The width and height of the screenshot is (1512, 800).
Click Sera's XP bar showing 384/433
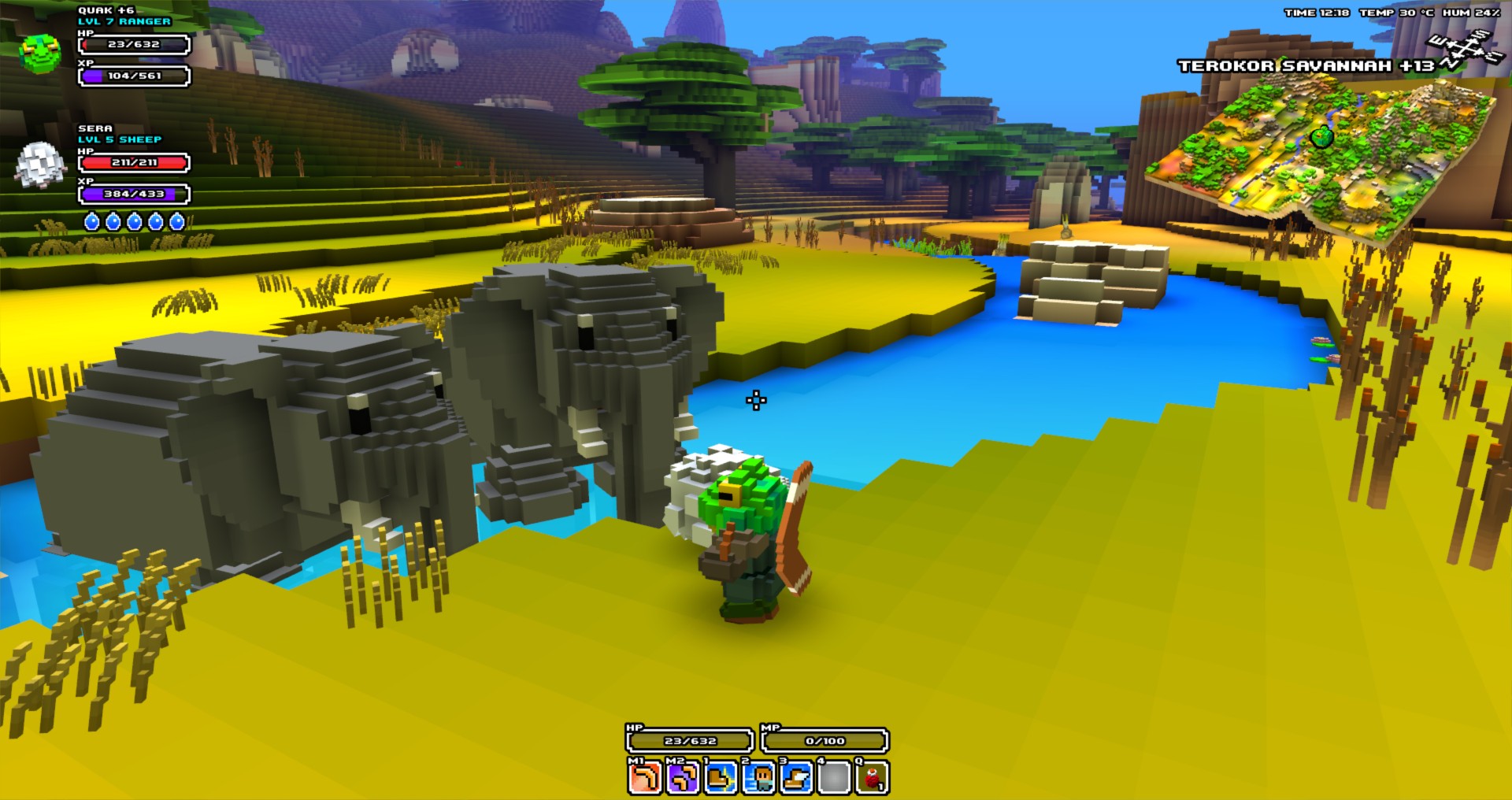point(132,194)
